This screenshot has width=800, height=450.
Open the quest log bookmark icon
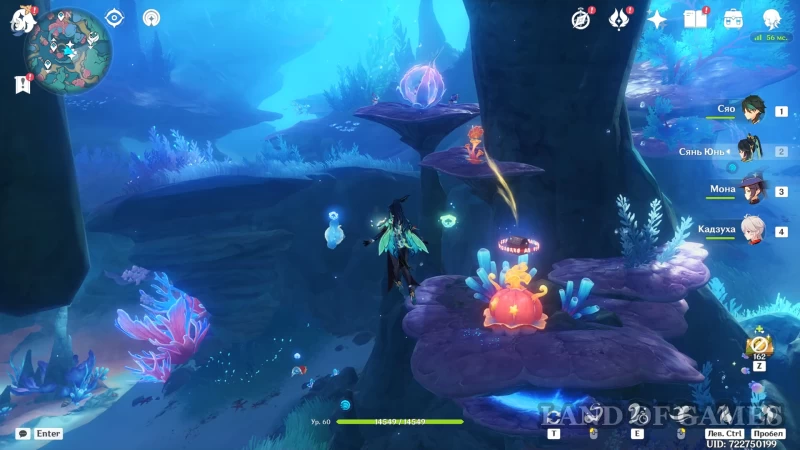coord(23,85)
